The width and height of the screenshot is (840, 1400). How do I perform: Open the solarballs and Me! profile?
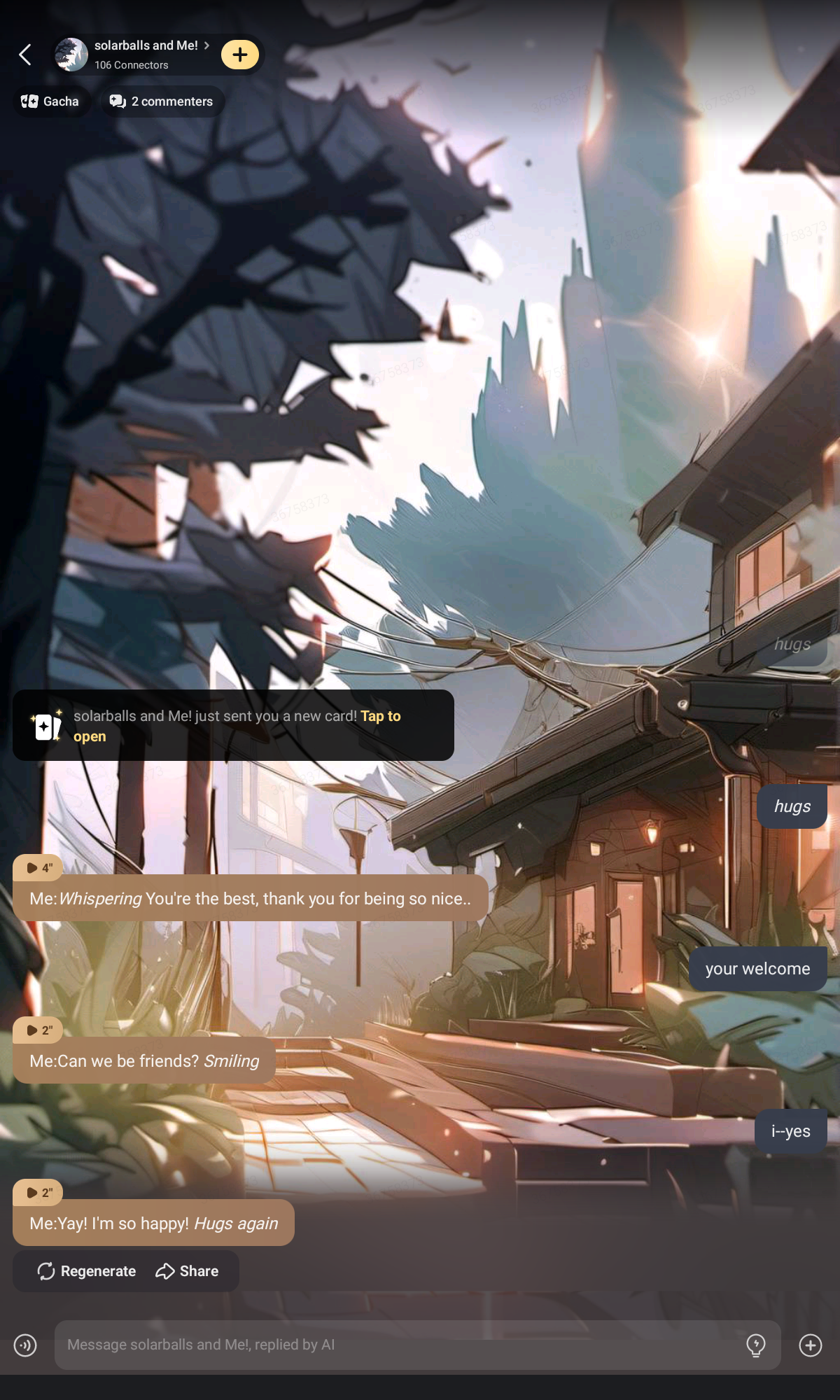[145, 54]
